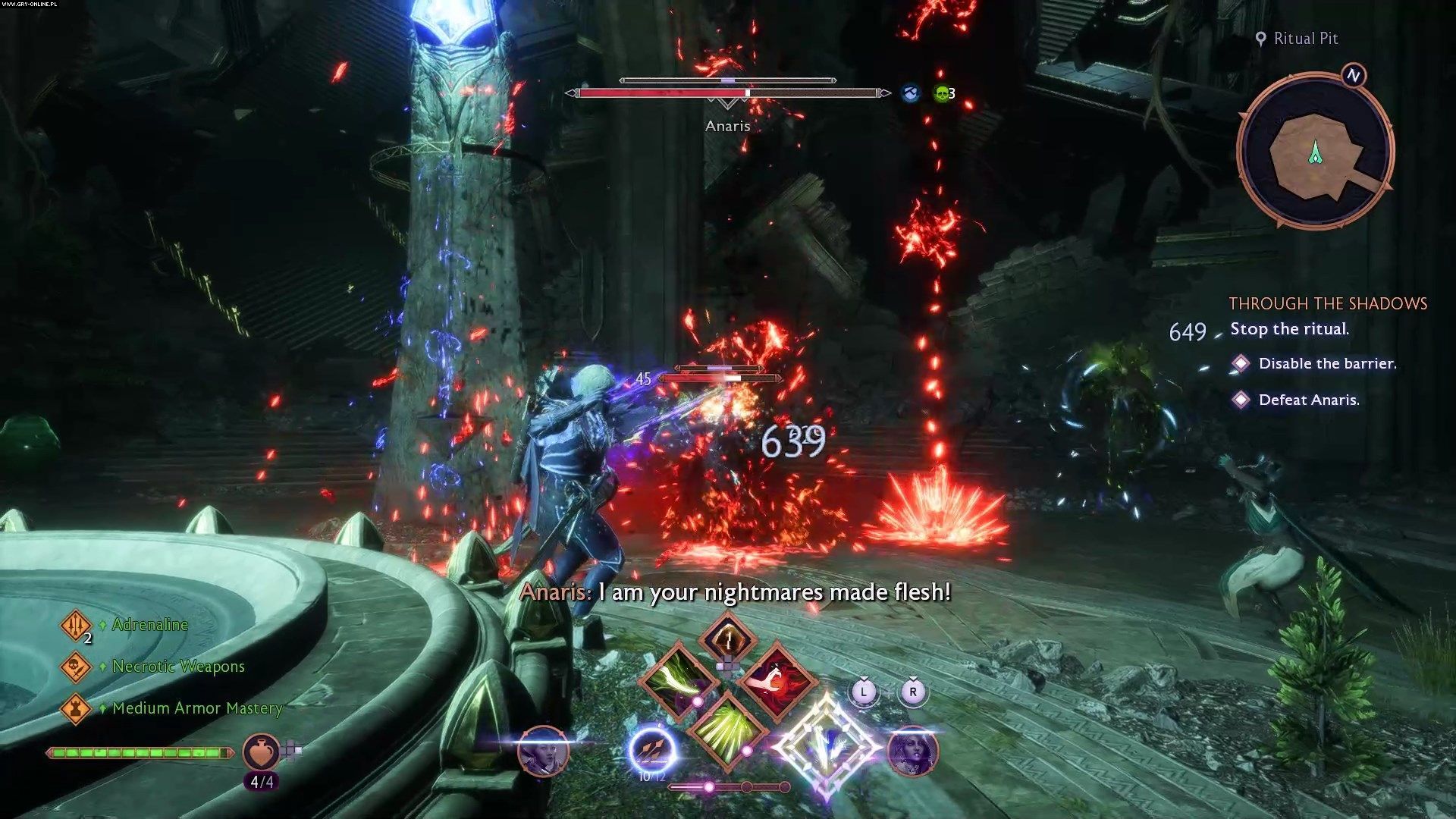Select the bow arrows ammo icon
Screen dimensions: 1456x819
click(652, 749)
